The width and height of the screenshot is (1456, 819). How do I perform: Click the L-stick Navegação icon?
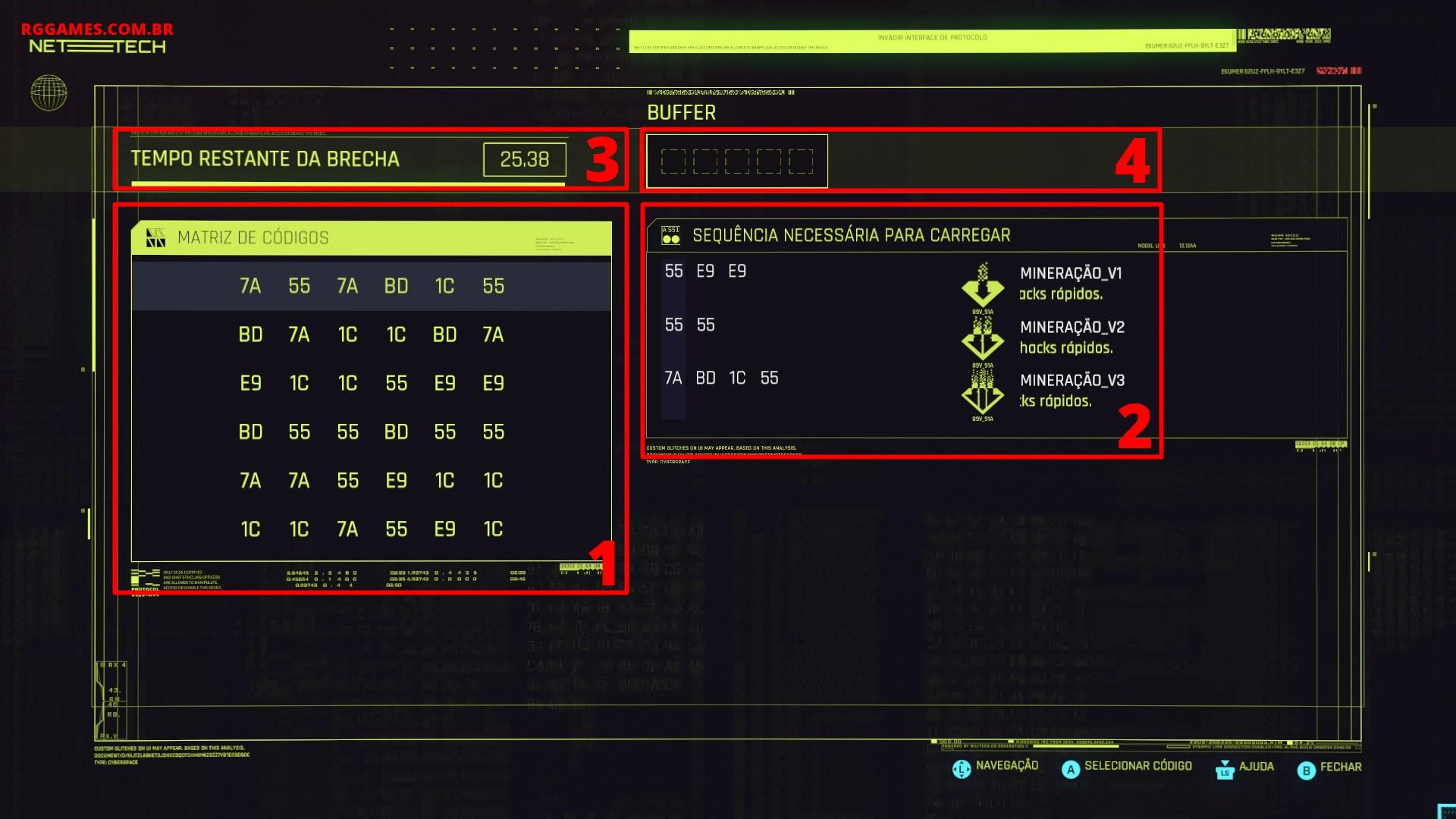(960, 767)
